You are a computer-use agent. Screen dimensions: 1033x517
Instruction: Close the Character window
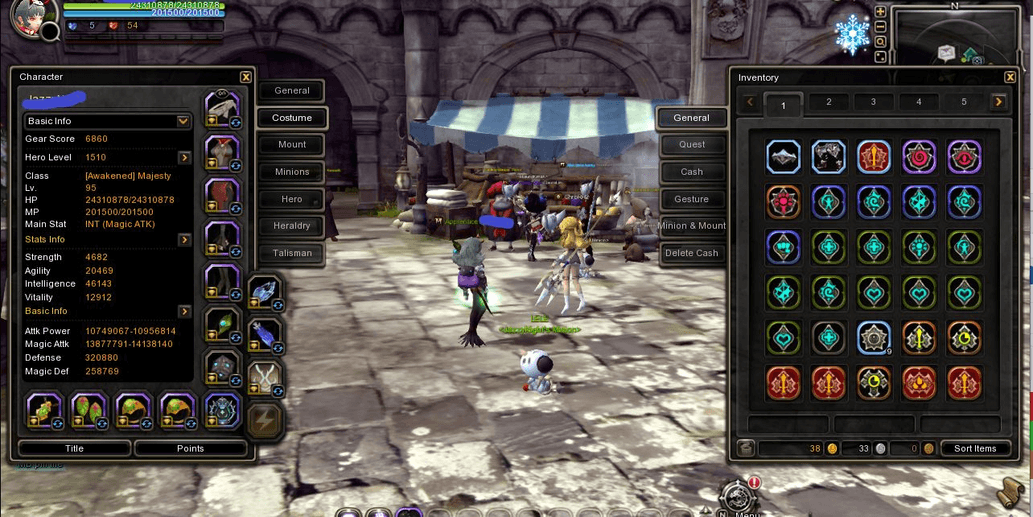point(246,77)
